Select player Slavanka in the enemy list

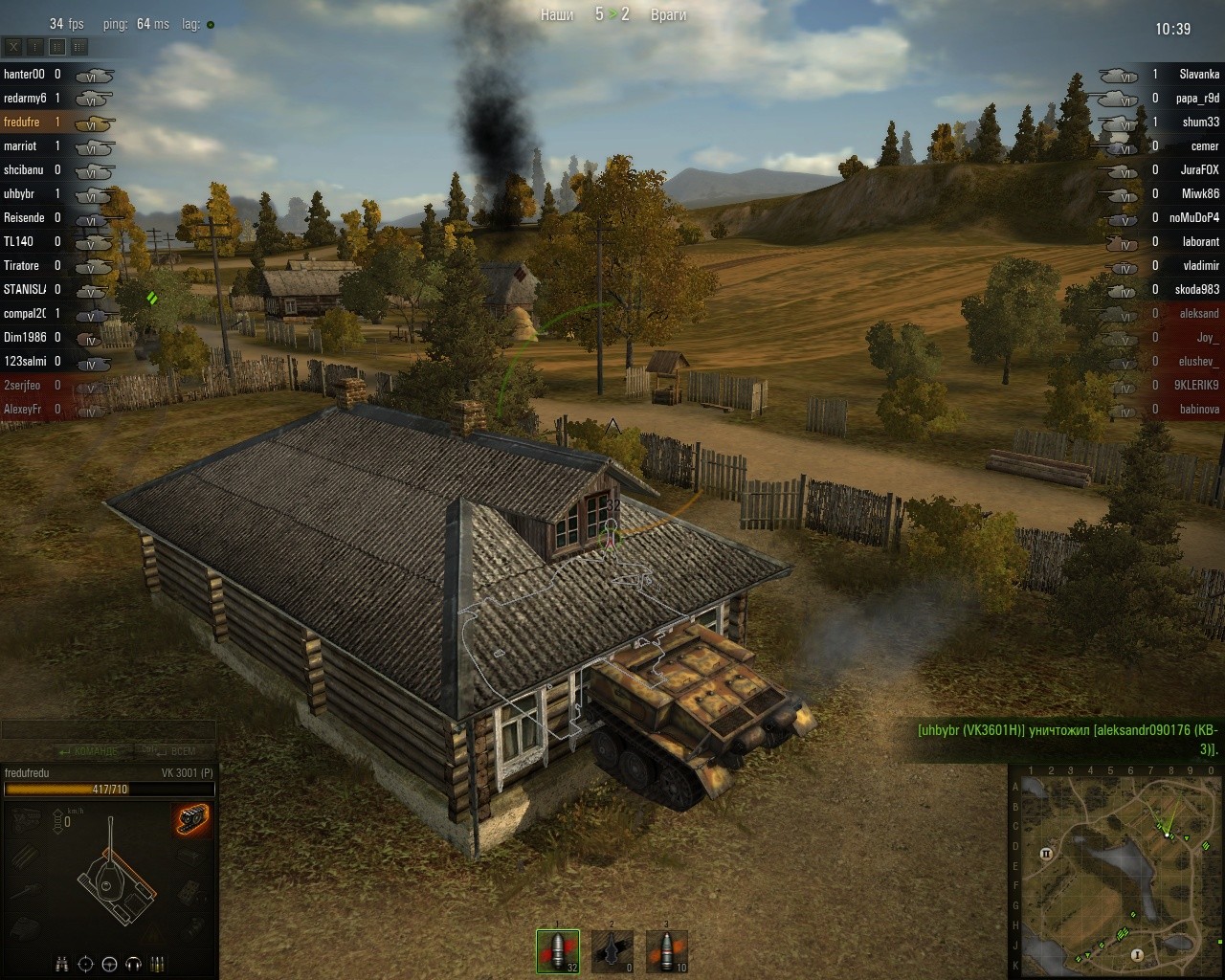pyautogui.click(x=1198, y=74)
